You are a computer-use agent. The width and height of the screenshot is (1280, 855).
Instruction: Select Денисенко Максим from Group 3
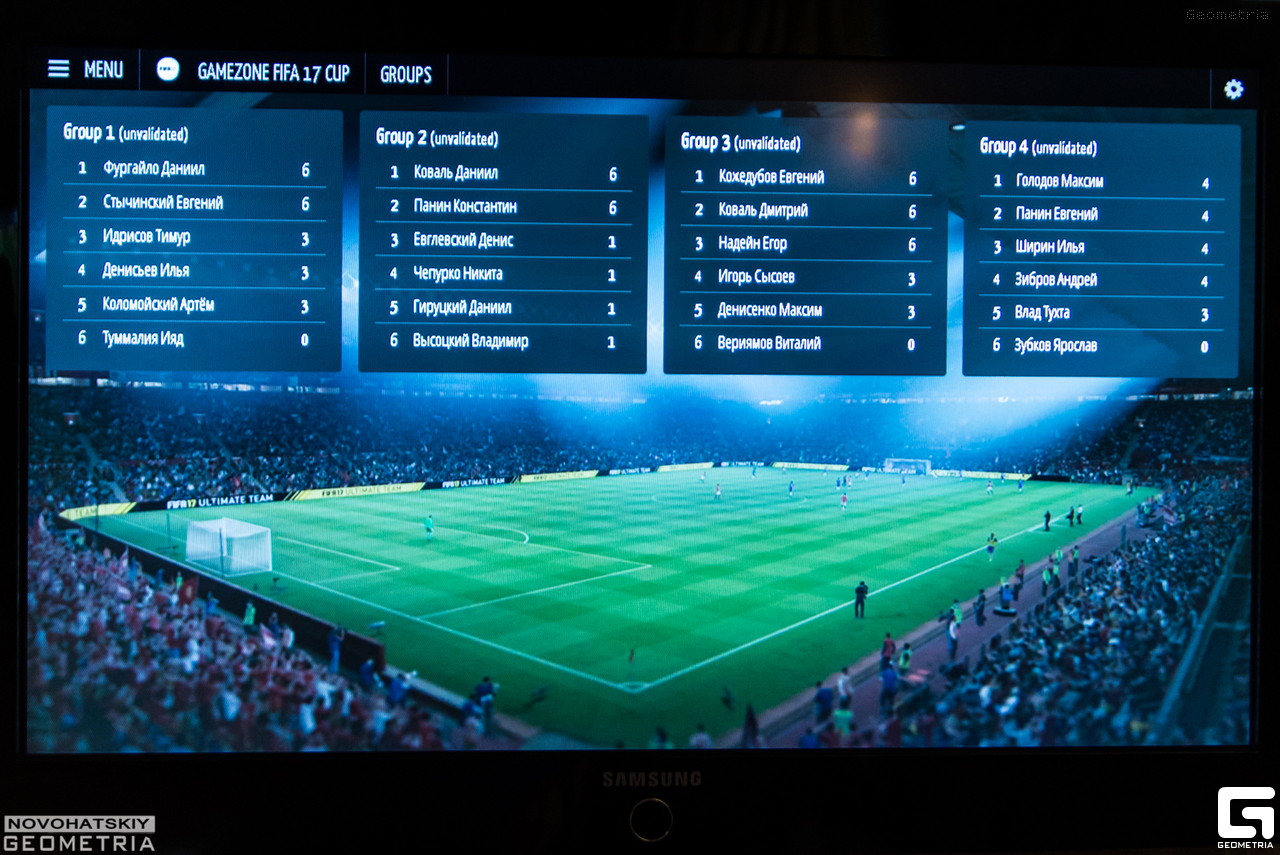(x=770, y=311)
